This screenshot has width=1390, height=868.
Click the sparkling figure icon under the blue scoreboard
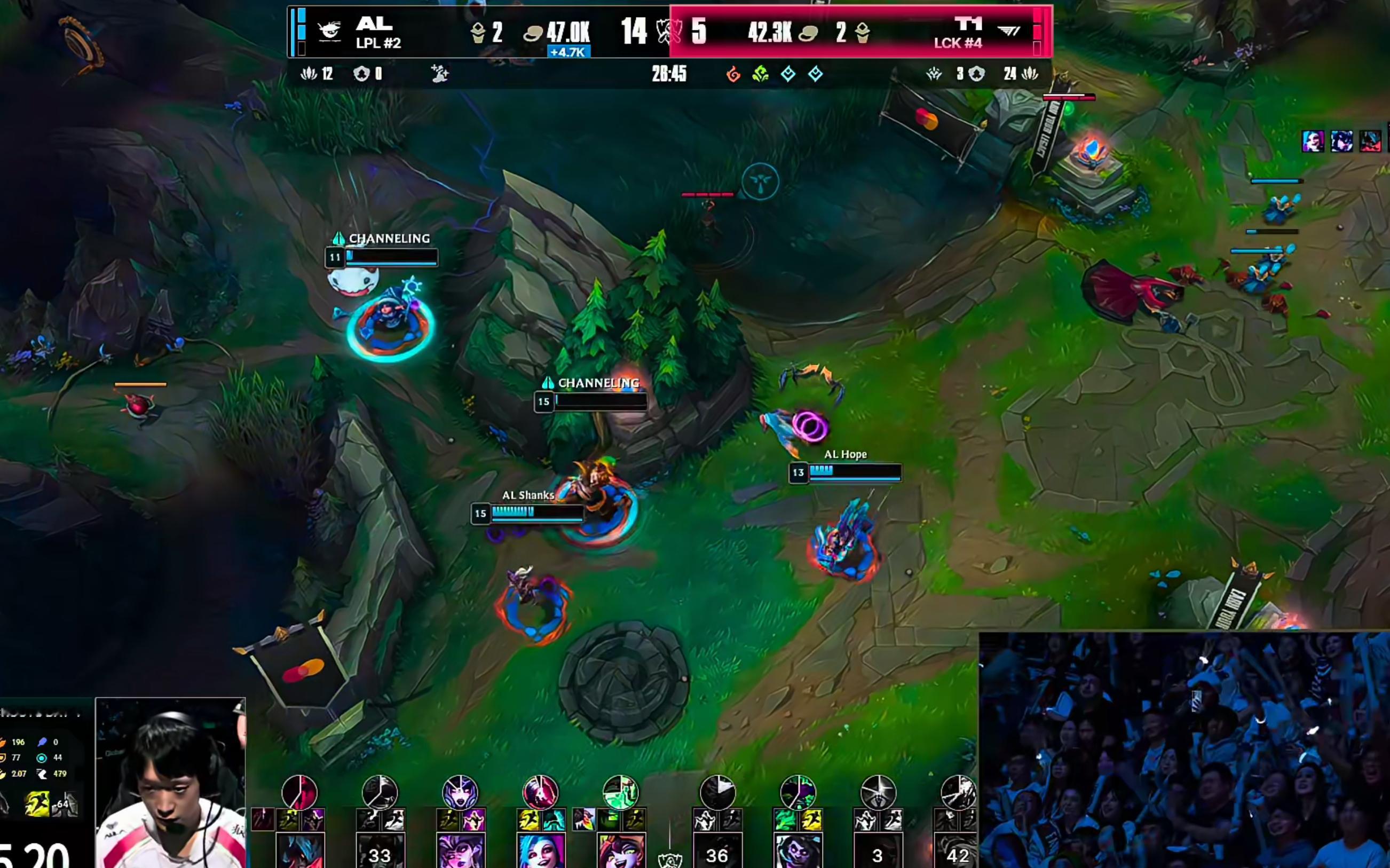(x=440, y=74)
